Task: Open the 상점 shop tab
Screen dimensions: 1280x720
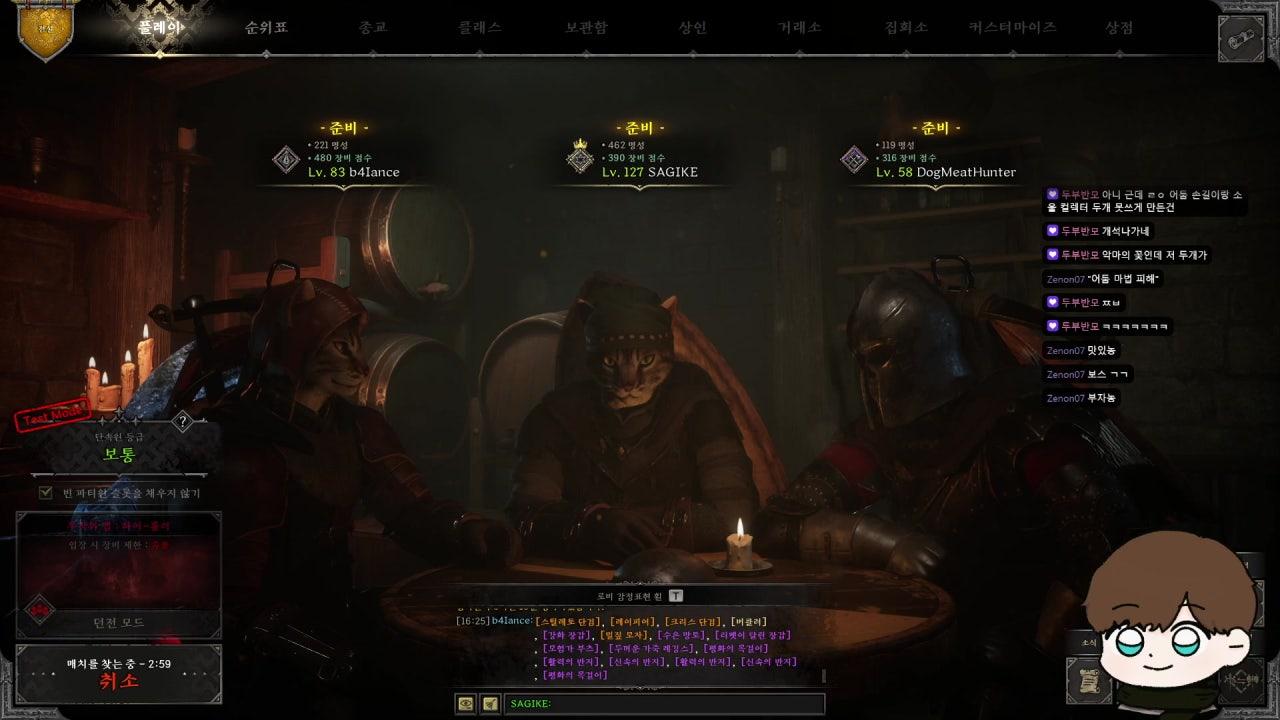Action: (1119, 28)
